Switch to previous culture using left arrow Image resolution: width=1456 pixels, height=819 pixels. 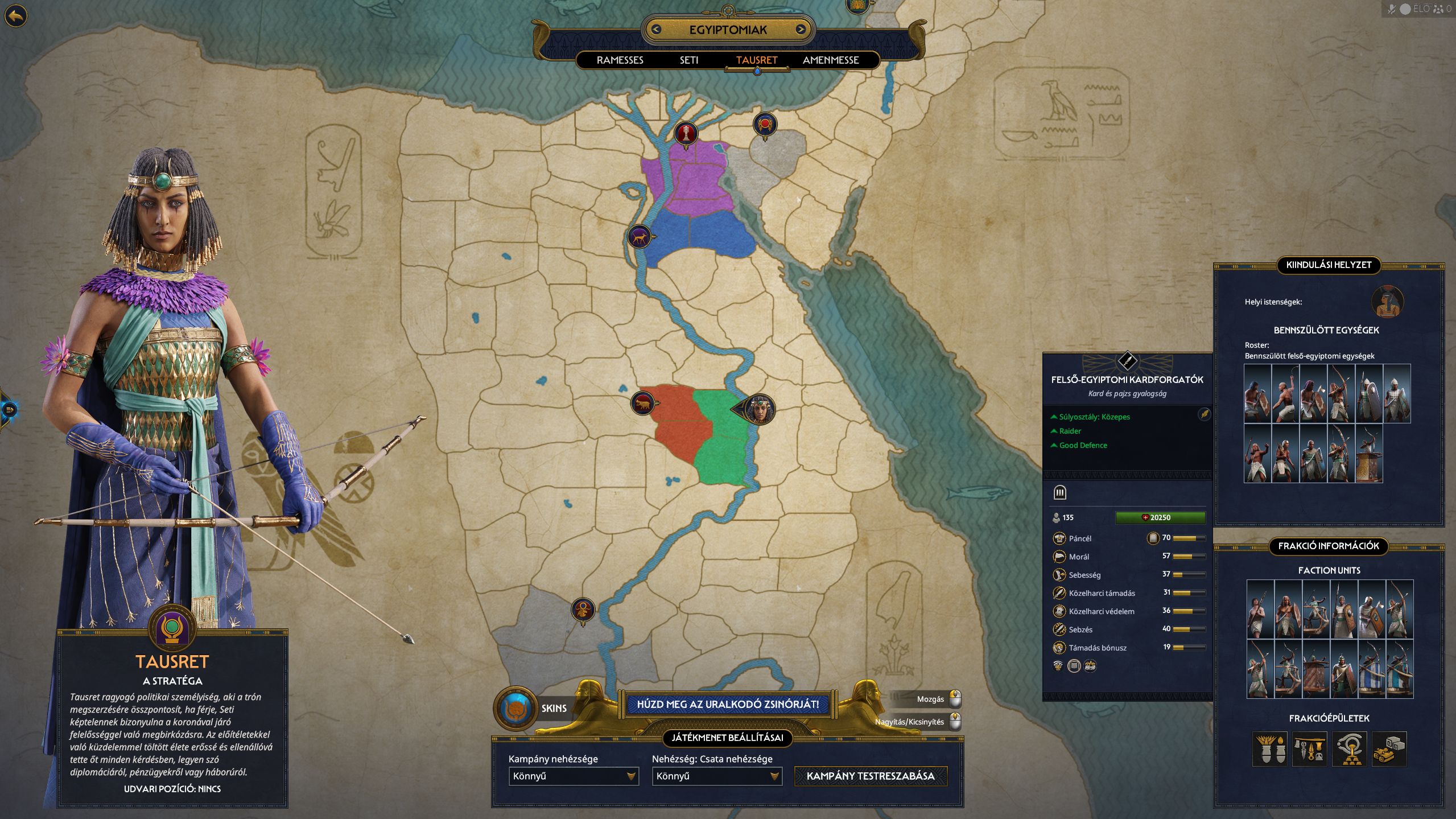pyautogui.click(x=656, y=30)
